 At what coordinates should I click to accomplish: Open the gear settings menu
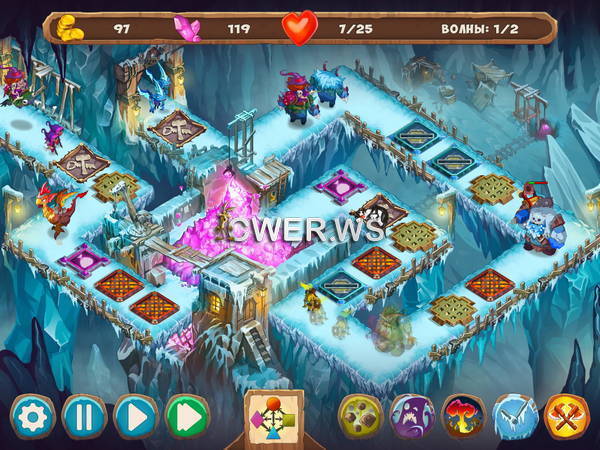click(32, 416)
